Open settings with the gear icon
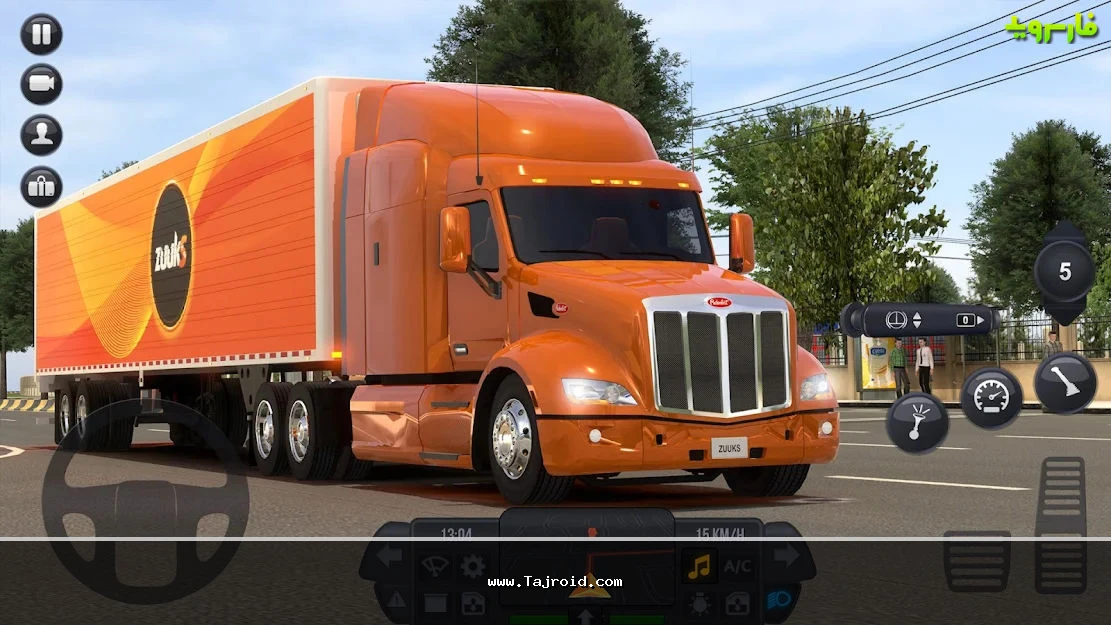This screenshot has height=625, width=1111. (473, 567)
